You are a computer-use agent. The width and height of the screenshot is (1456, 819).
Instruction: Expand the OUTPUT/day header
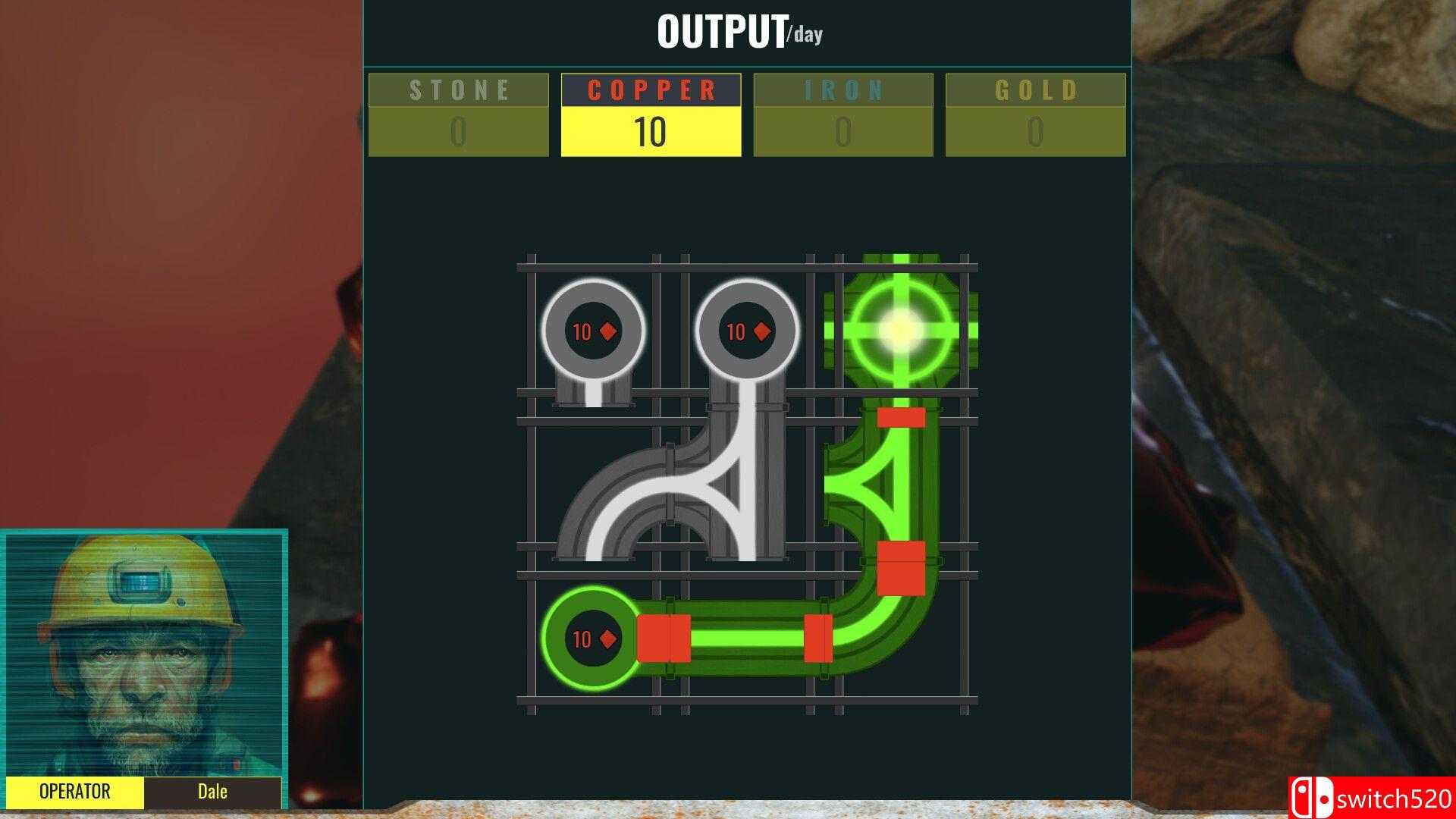point(739,32)
